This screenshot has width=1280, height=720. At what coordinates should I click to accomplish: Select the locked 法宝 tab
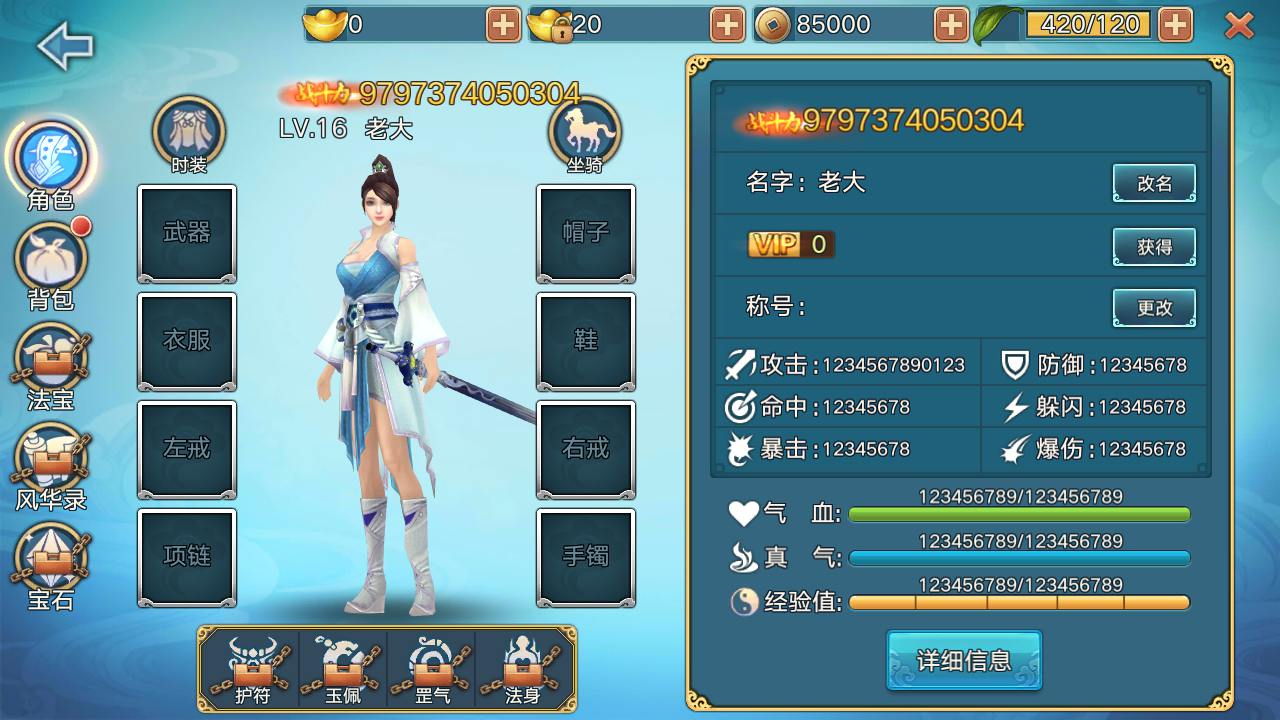51,360
